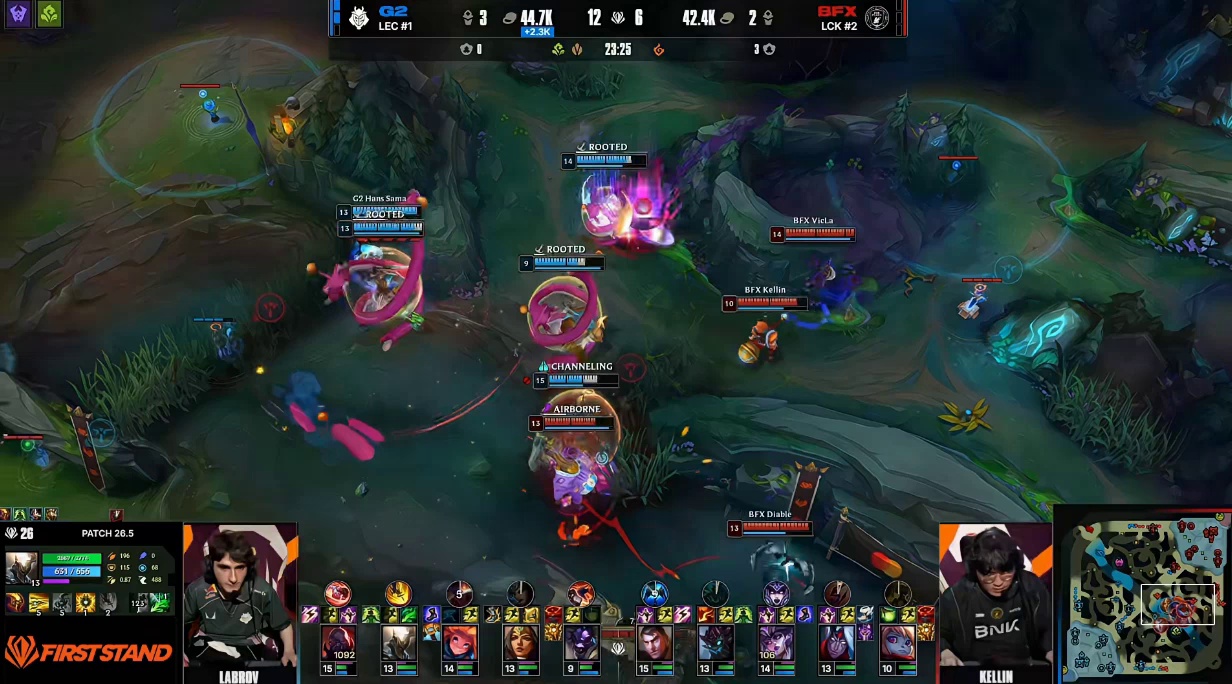
Task: Click the purple crest icon at top-left
Action: [18, 14]
